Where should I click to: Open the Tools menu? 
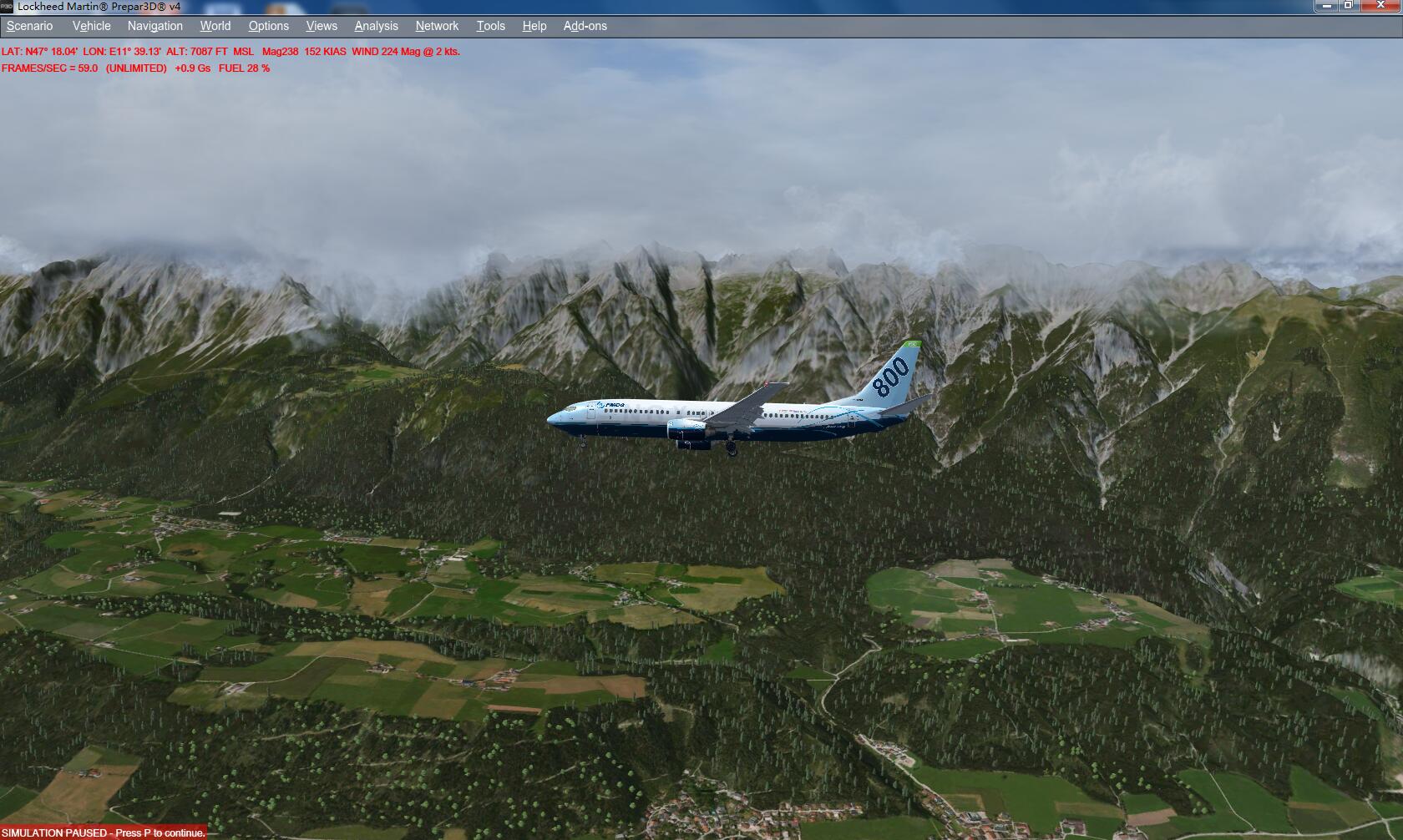pos(490,26)
